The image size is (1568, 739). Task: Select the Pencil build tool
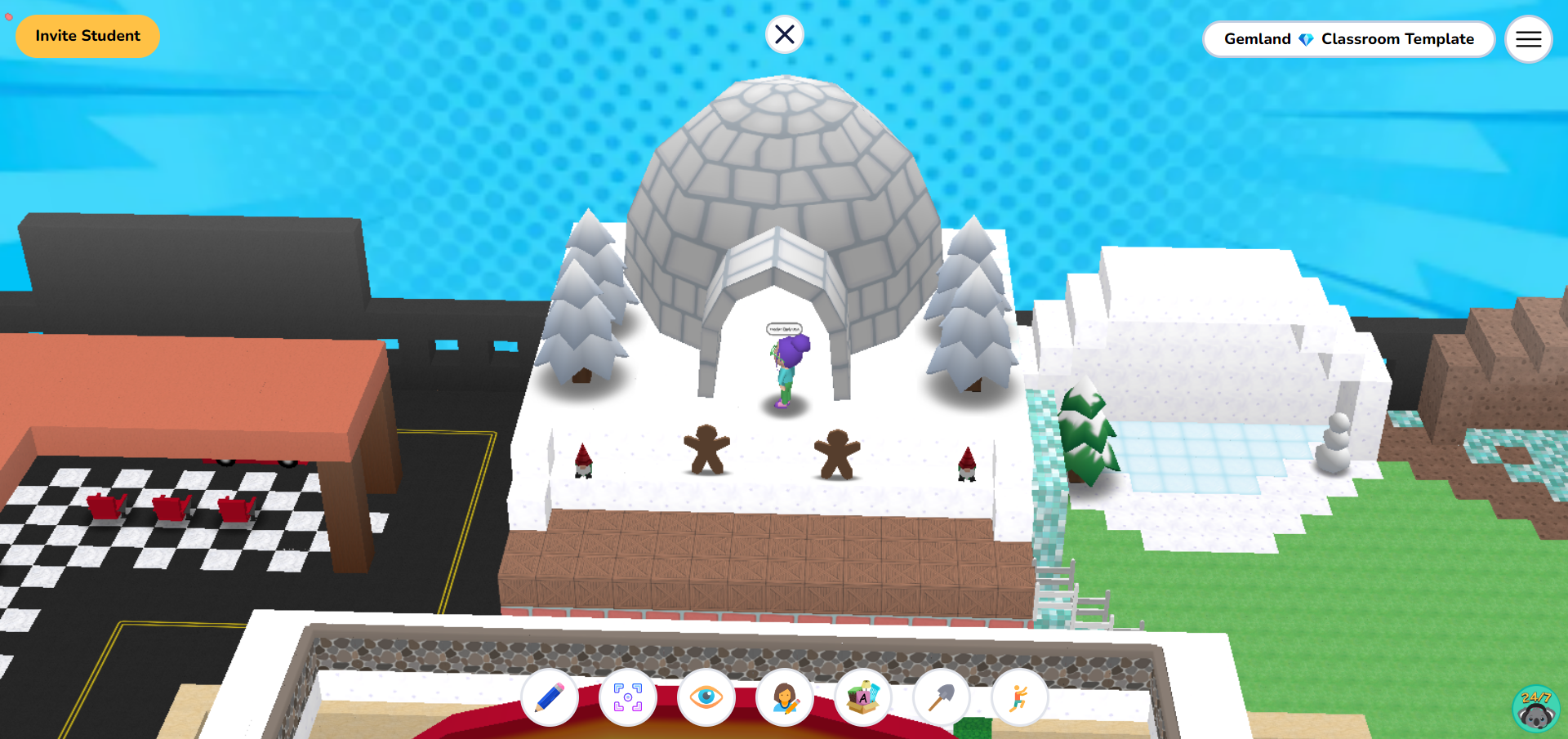(x=549, y=698)
